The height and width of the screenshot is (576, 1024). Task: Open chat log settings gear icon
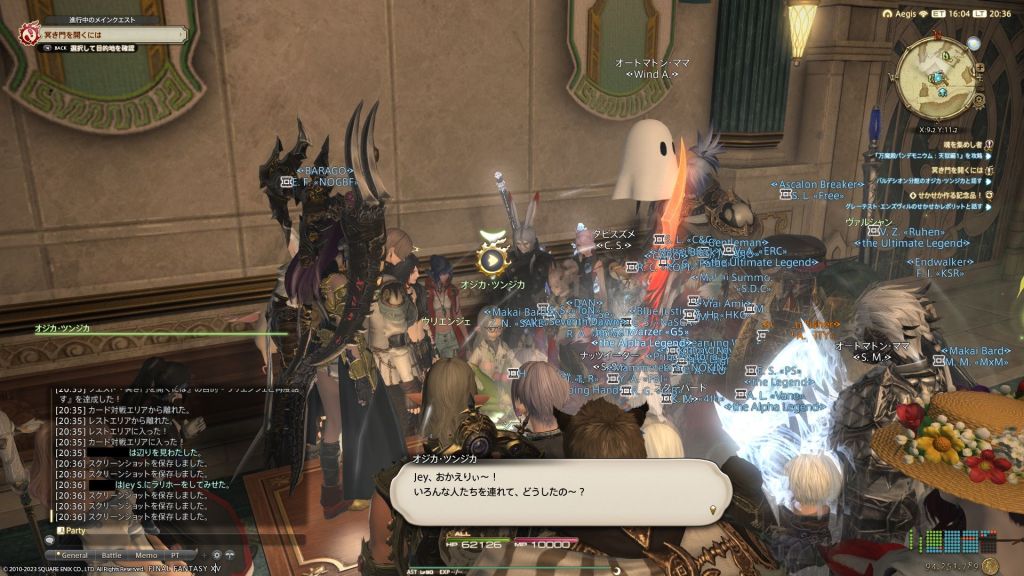(x=216, y=554)
